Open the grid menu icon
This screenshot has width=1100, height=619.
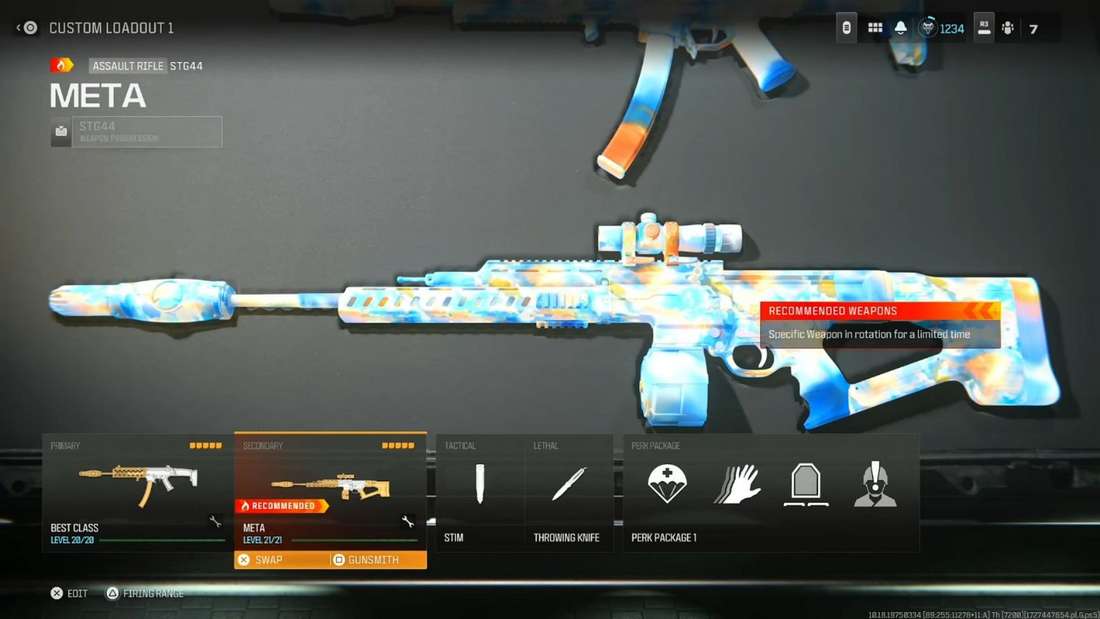(x=875, y=28)
